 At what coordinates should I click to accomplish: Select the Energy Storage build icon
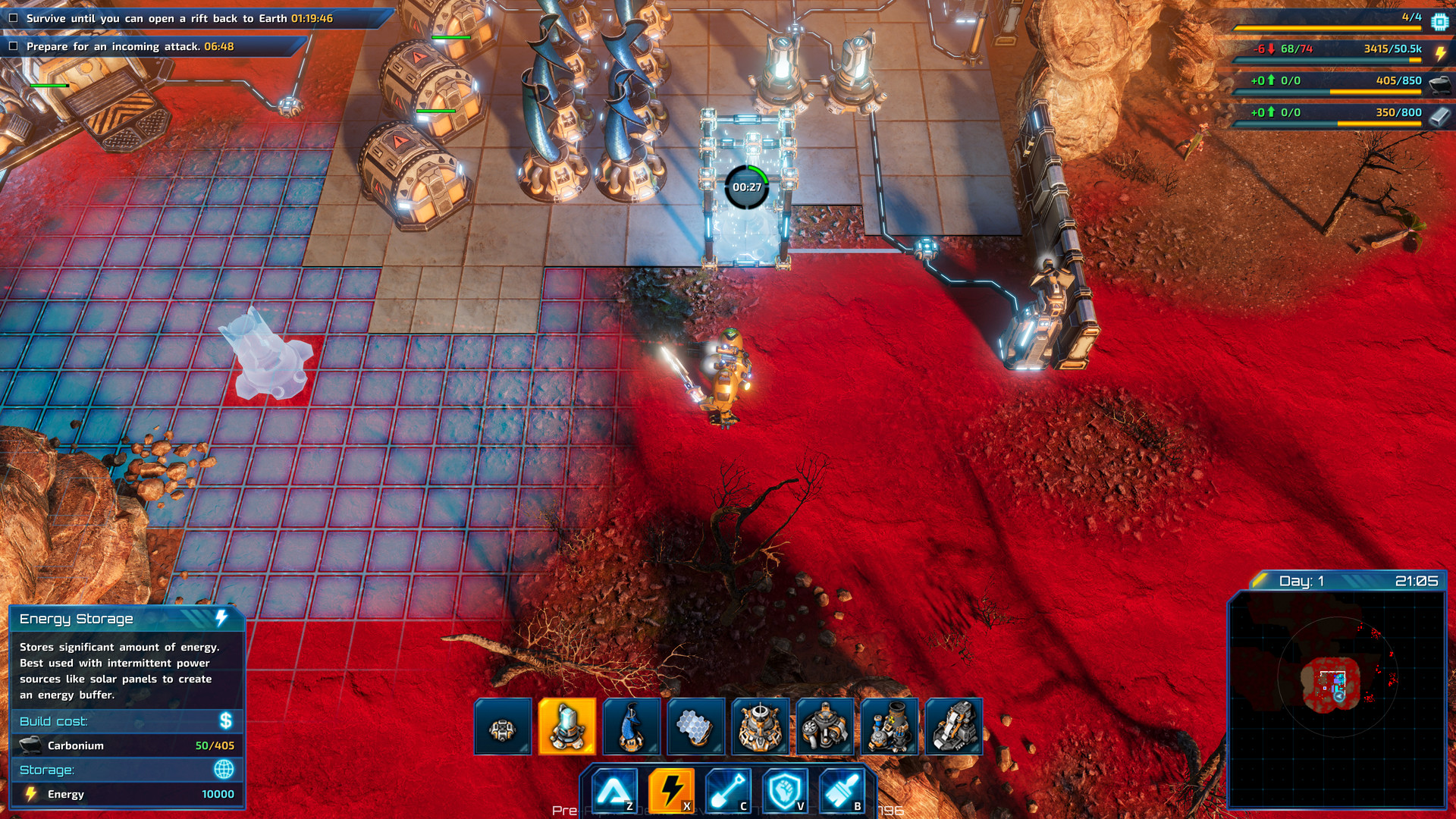tap(566, 726)
